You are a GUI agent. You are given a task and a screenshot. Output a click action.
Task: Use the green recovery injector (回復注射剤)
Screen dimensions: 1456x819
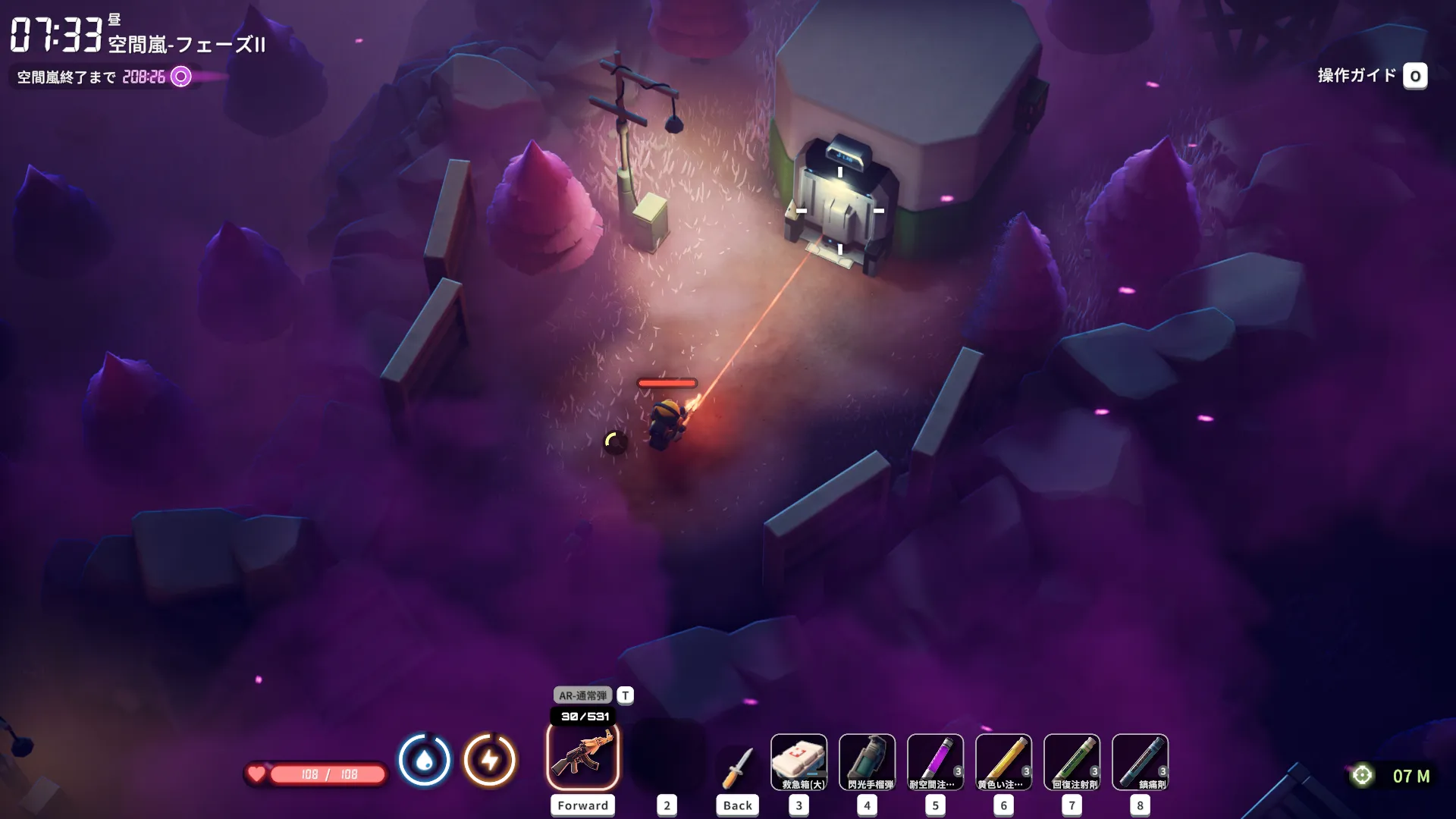(x=1072, y=762)
